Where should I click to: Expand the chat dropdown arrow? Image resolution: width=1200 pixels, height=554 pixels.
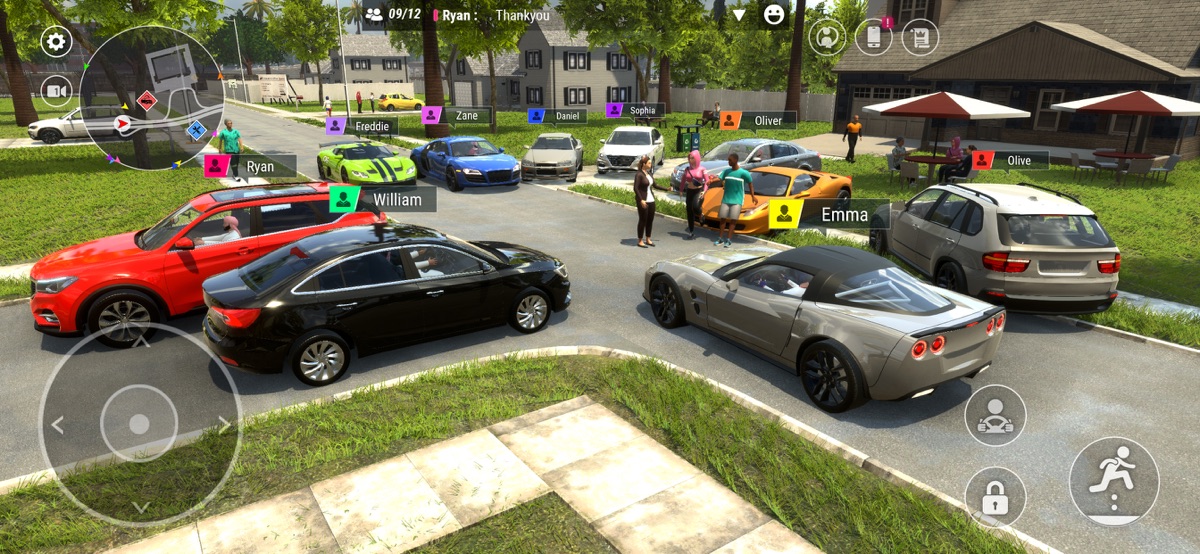coord(739,15)
